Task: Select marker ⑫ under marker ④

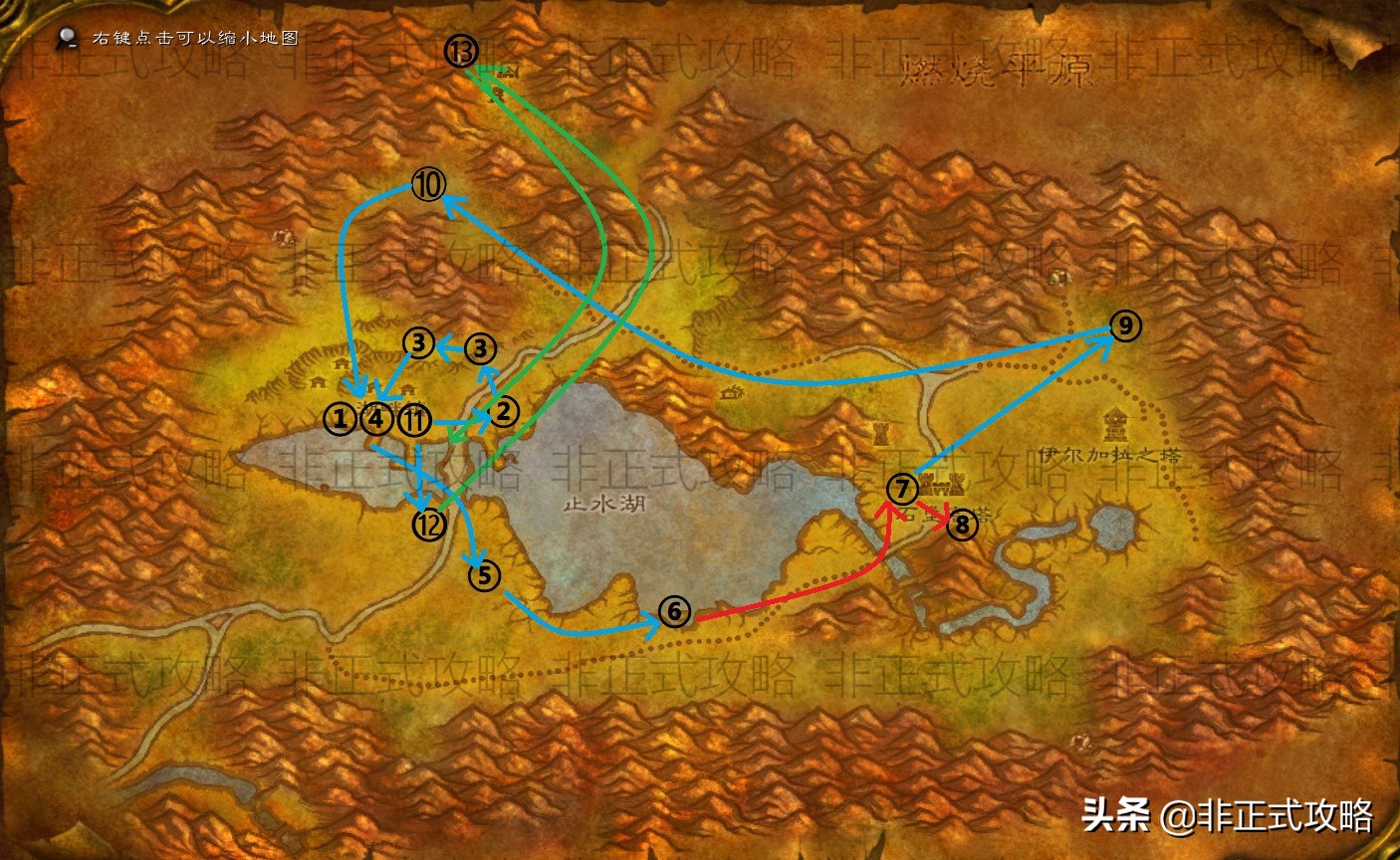Action: coord(428,523)
